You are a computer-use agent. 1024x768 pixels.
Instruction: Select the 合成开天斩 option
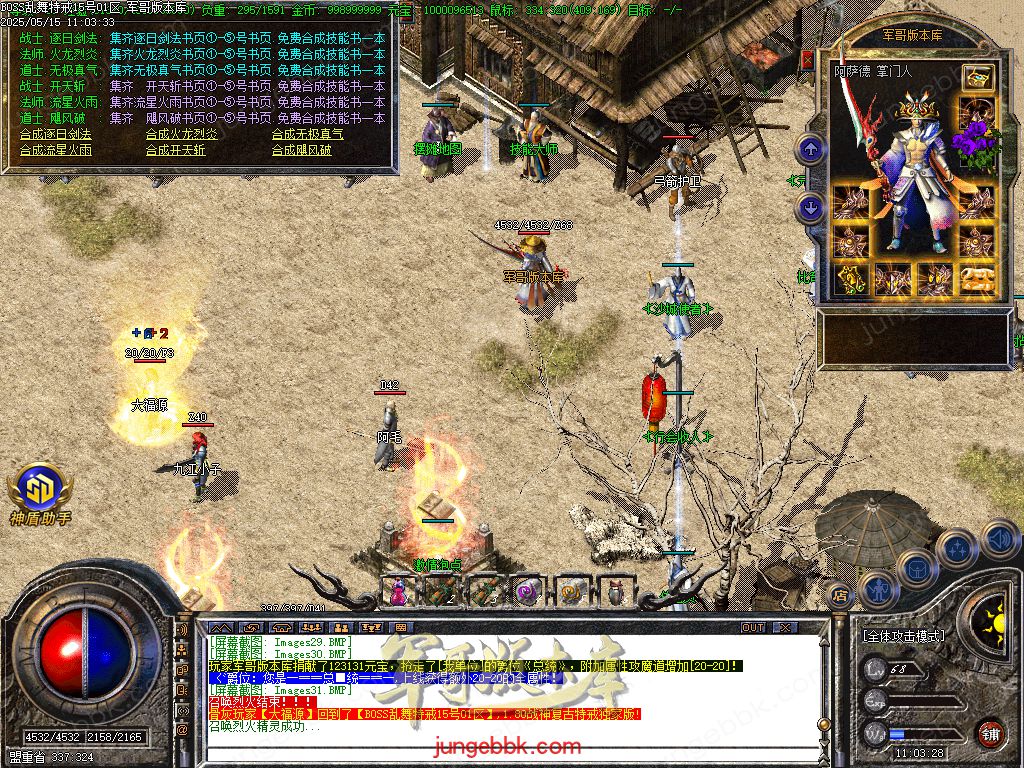175,150
